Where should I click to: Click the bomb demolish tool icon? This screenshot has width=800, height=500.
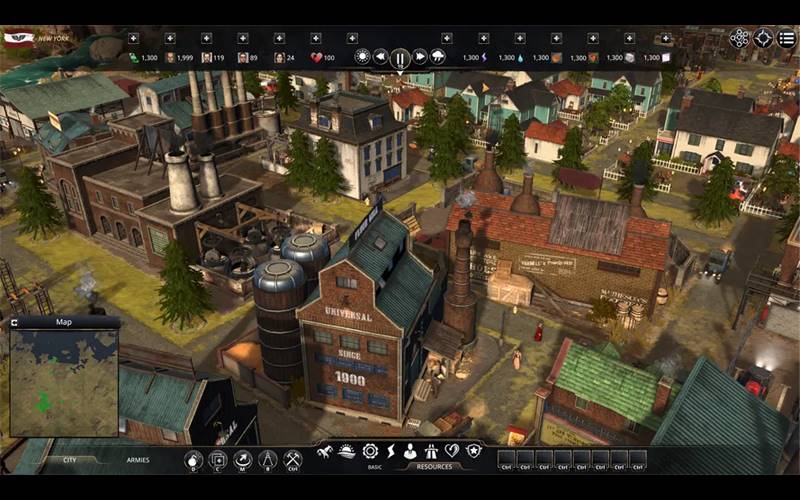194,460
